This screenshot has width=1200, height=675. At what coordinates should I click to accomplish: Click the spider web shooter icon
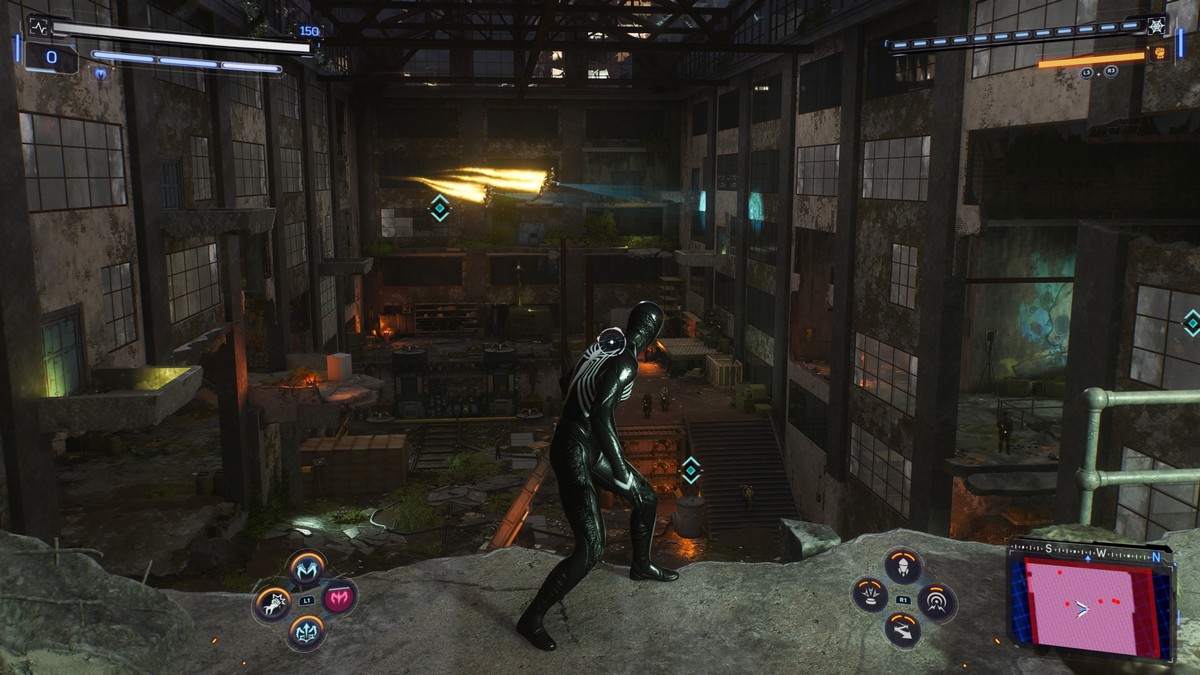click(x=1158, y=26)
